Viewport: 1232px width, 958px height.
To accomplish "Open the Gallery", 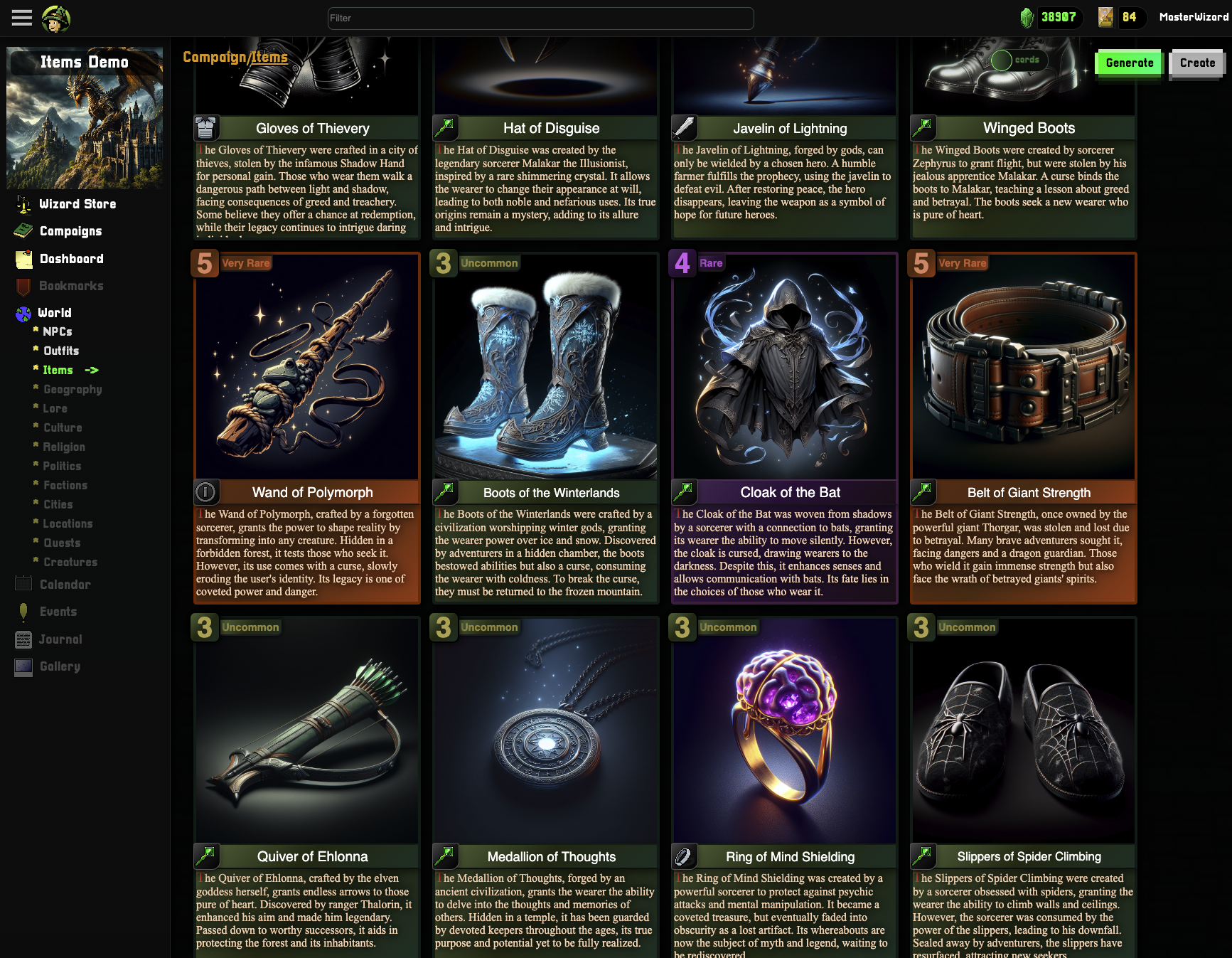I will coord(60,666).
